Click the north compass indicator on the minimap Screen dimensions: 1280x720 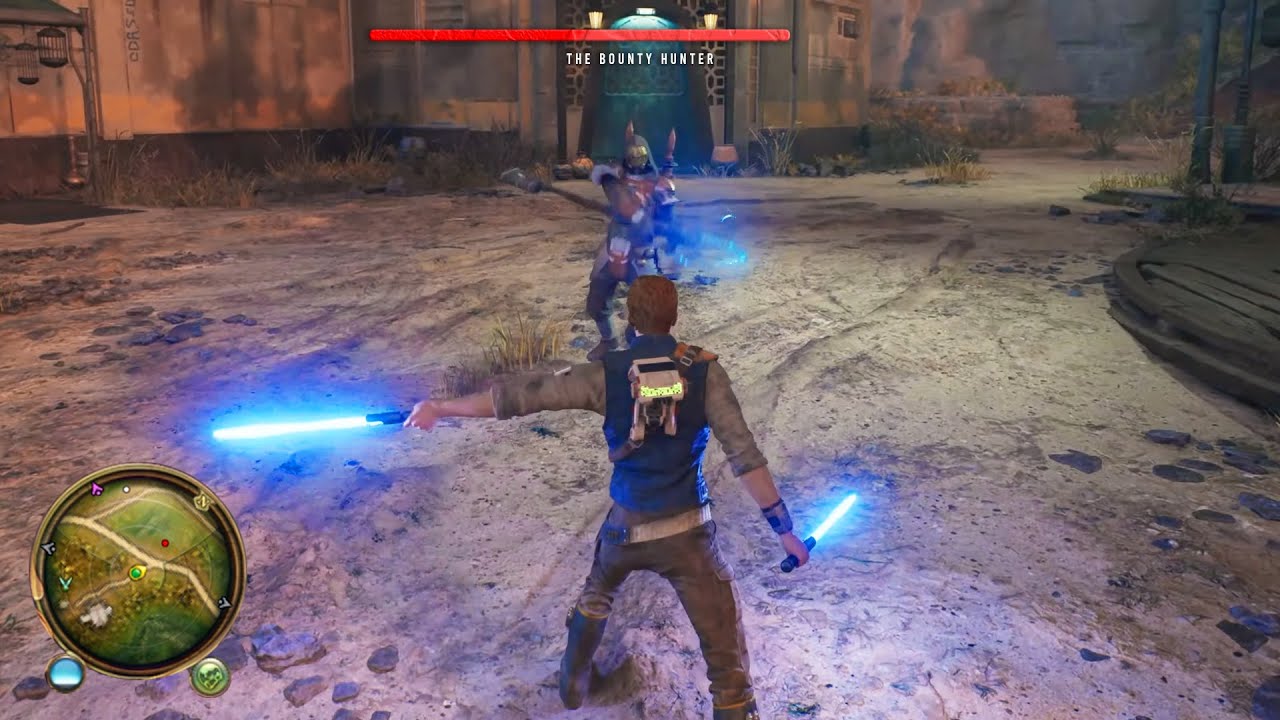point(202,501)
